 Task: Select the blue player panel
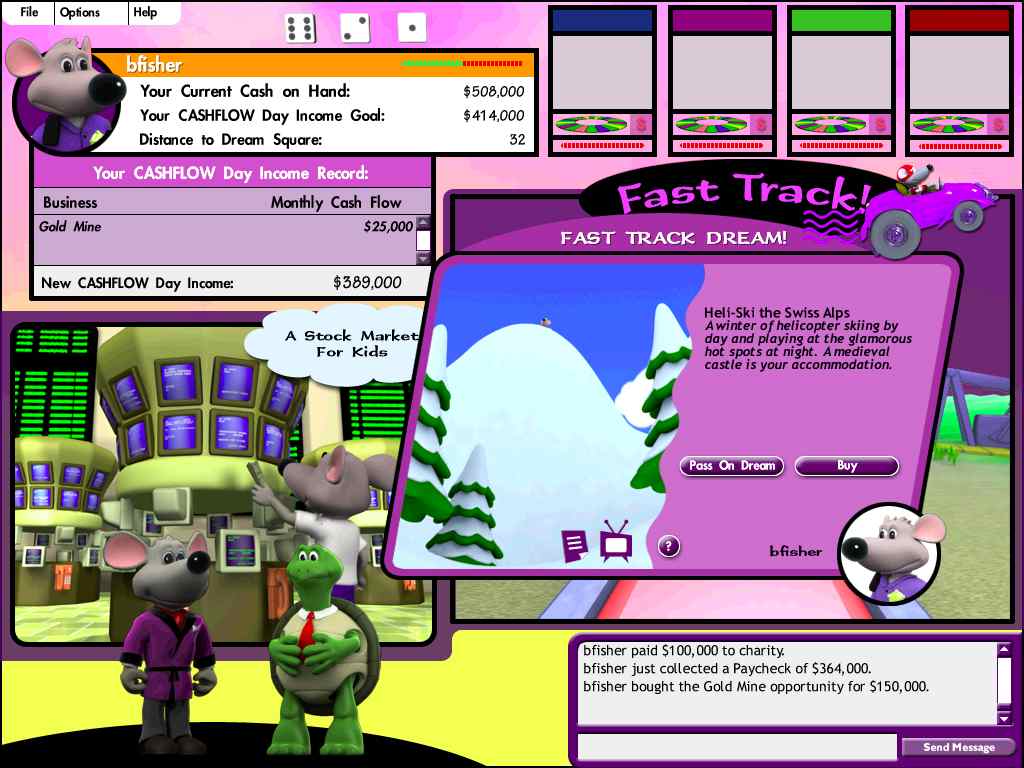(x=602, y=80)
